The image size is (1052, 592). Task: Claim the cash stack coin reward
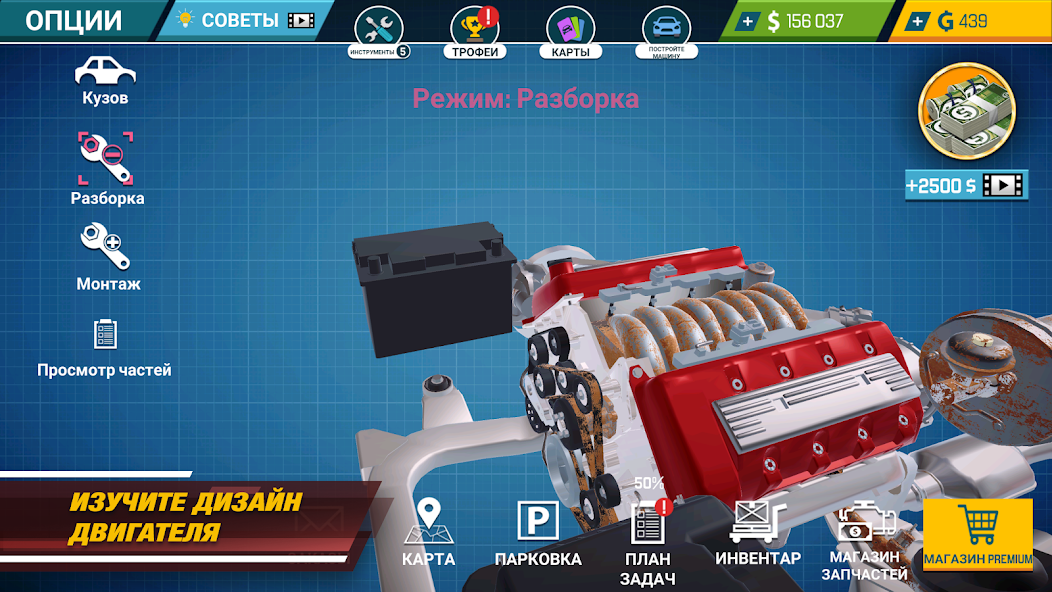(966, 111)
